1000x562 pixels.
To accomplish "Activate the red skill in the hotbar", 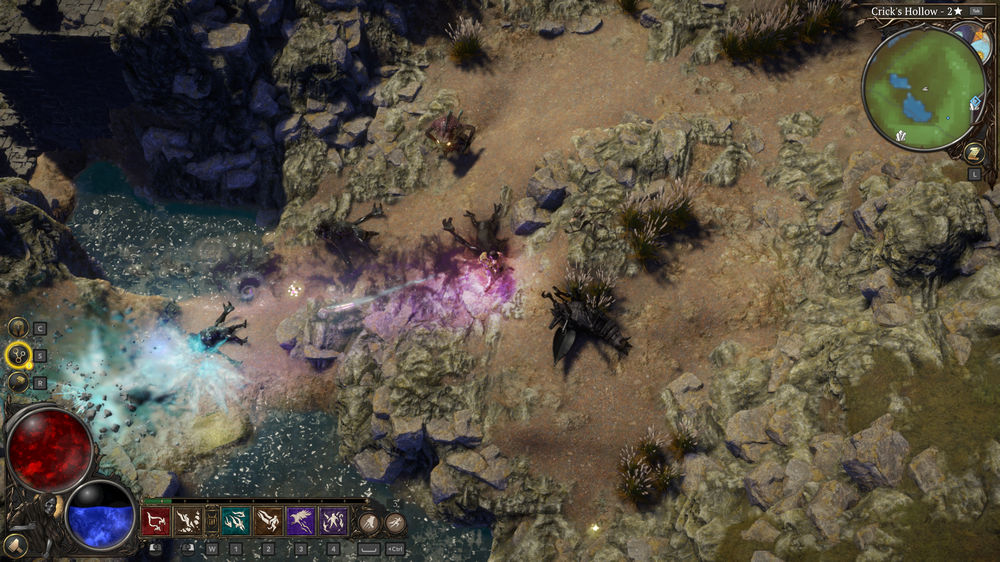I will pos(156,521).
